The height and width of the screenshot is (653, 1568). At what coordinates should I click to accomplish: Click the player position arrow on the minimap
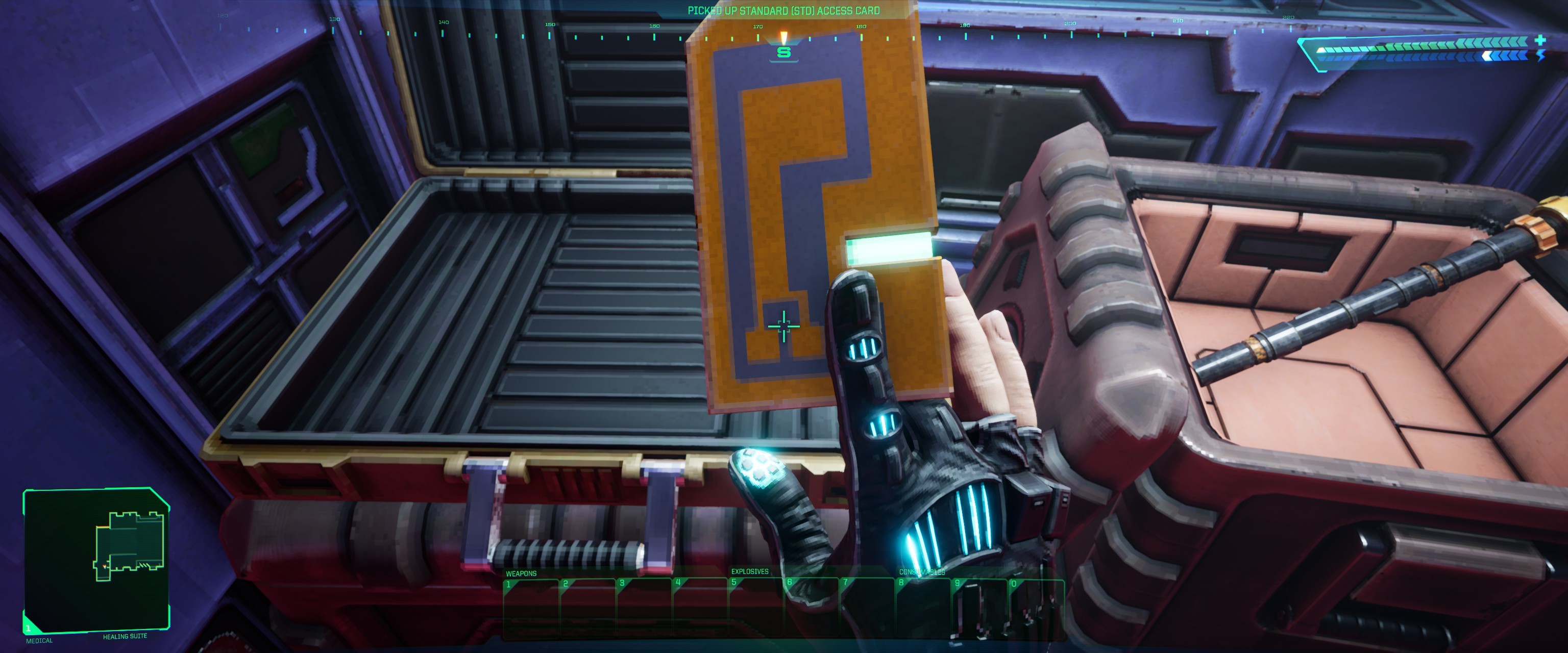click(x=105, y=566)
